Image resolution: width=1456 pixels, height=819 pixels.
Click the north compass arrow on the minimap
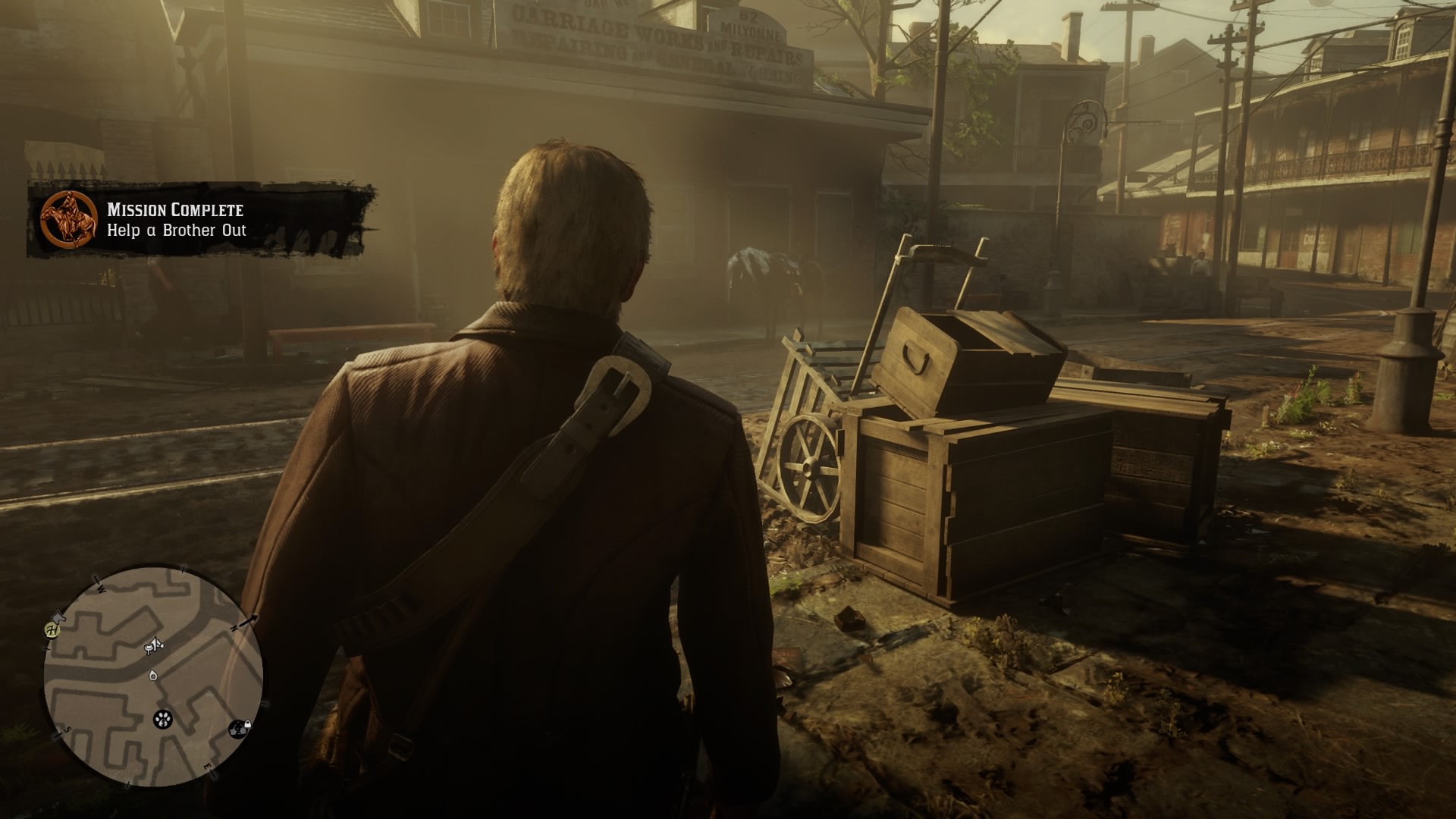(247, 622)
